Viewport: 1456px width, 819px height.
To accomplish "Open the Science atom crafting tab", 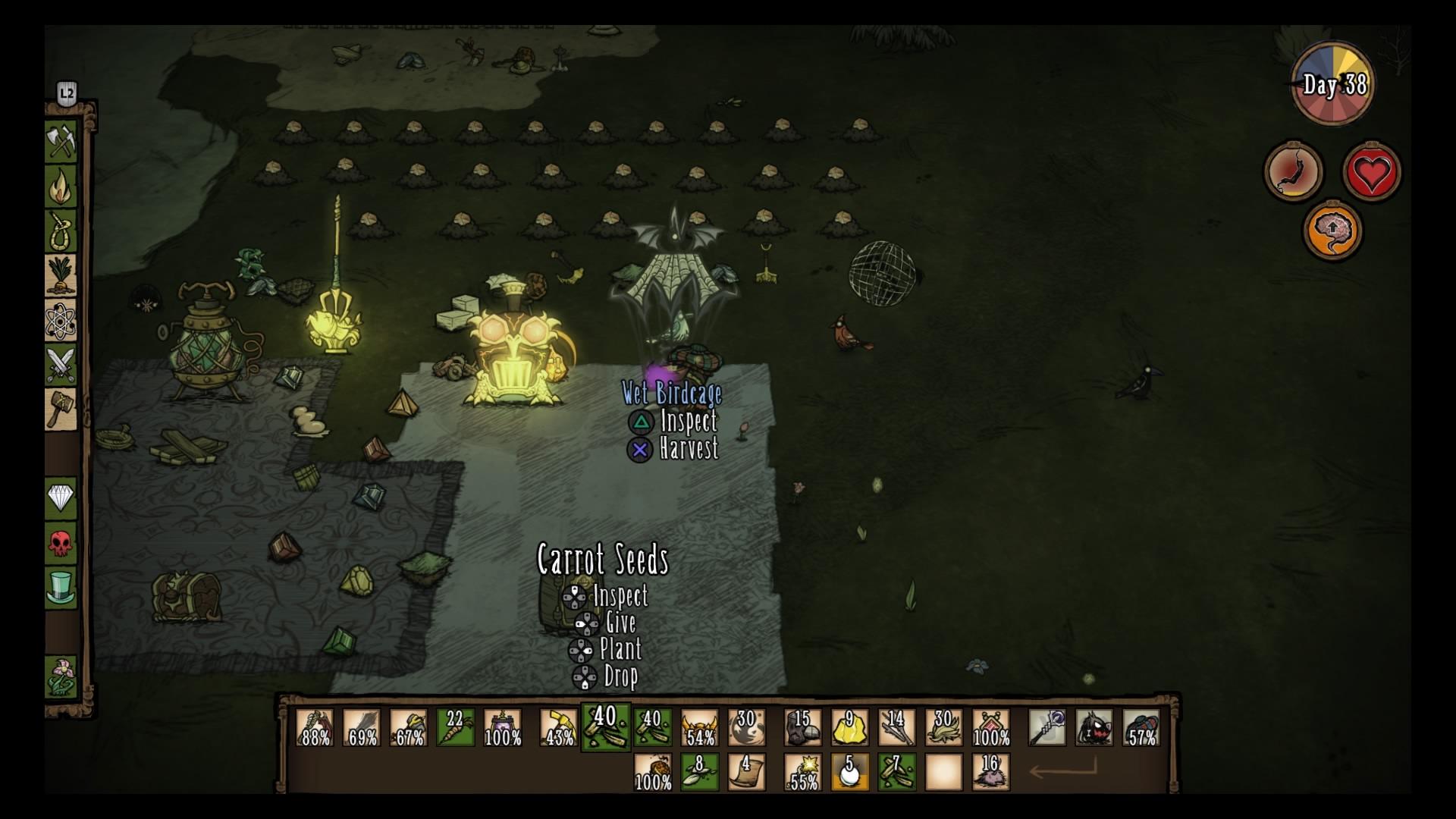I will [61, 319].
